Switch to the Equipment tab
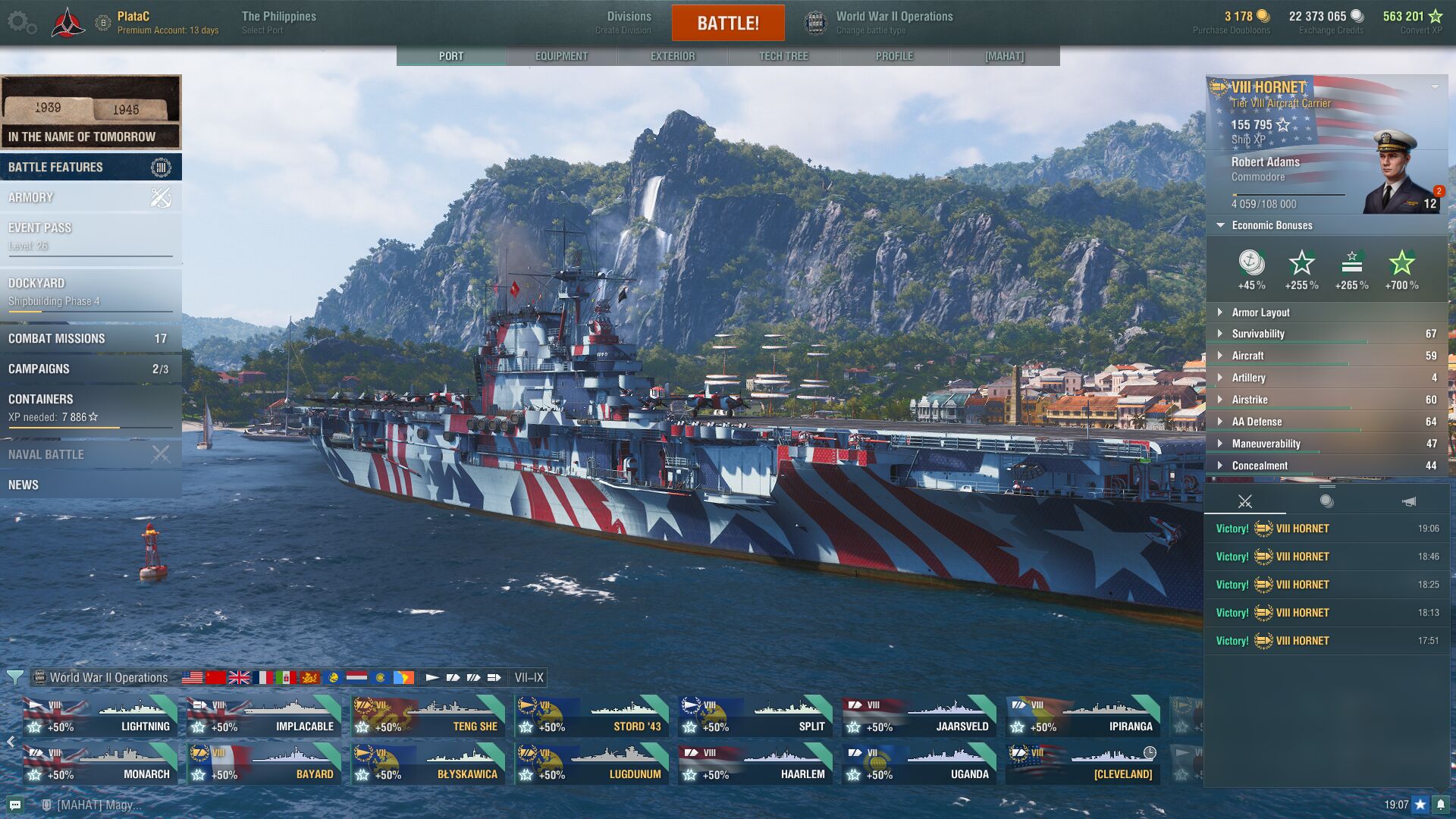1456x819 pixels. [561, 56]
